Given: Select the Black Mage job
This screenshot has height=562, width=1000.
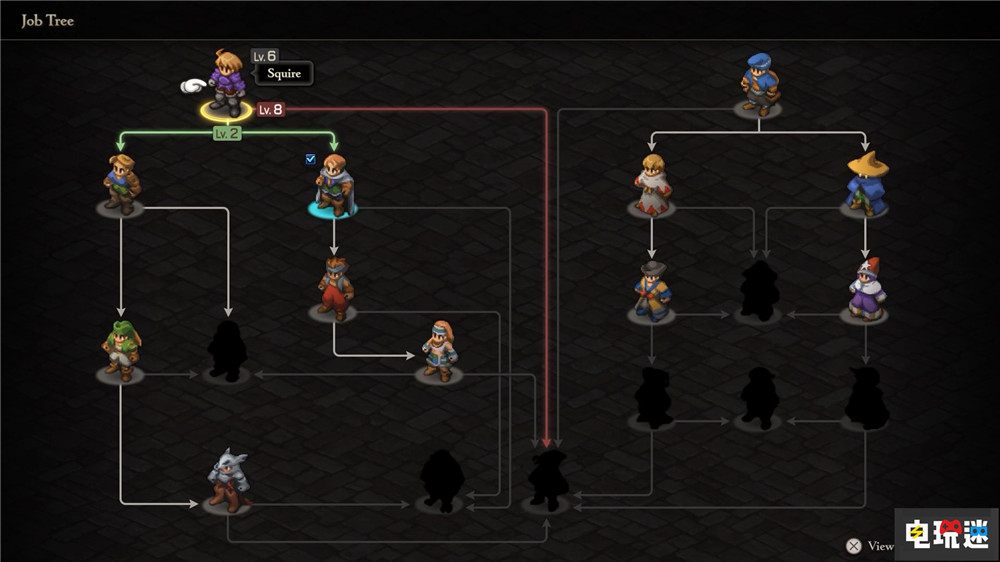Looking at the screenshot, I should click(x=866, y=185).
